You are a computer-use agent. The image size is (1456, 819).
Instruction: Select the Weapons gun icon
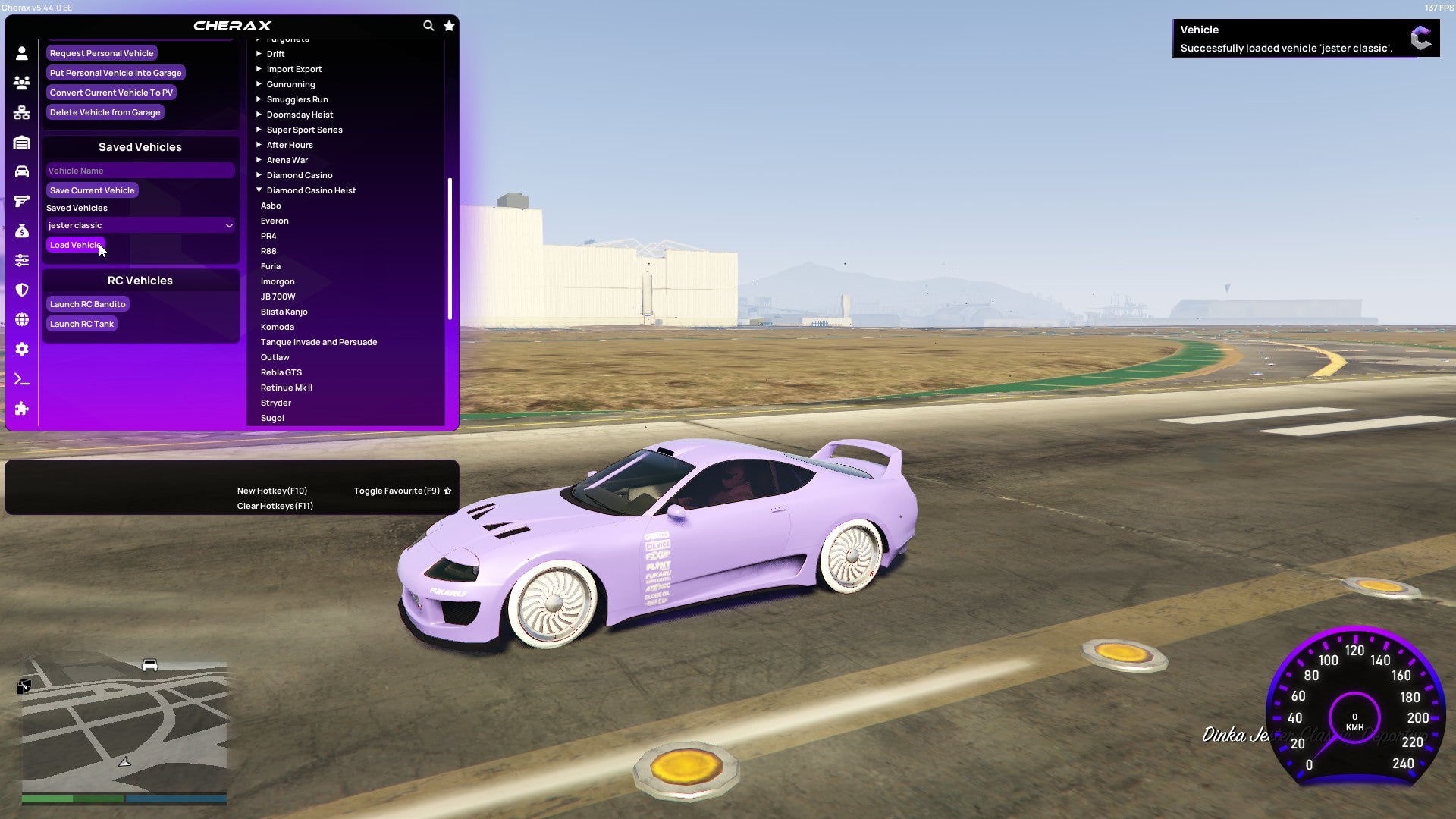click(22, 200)
